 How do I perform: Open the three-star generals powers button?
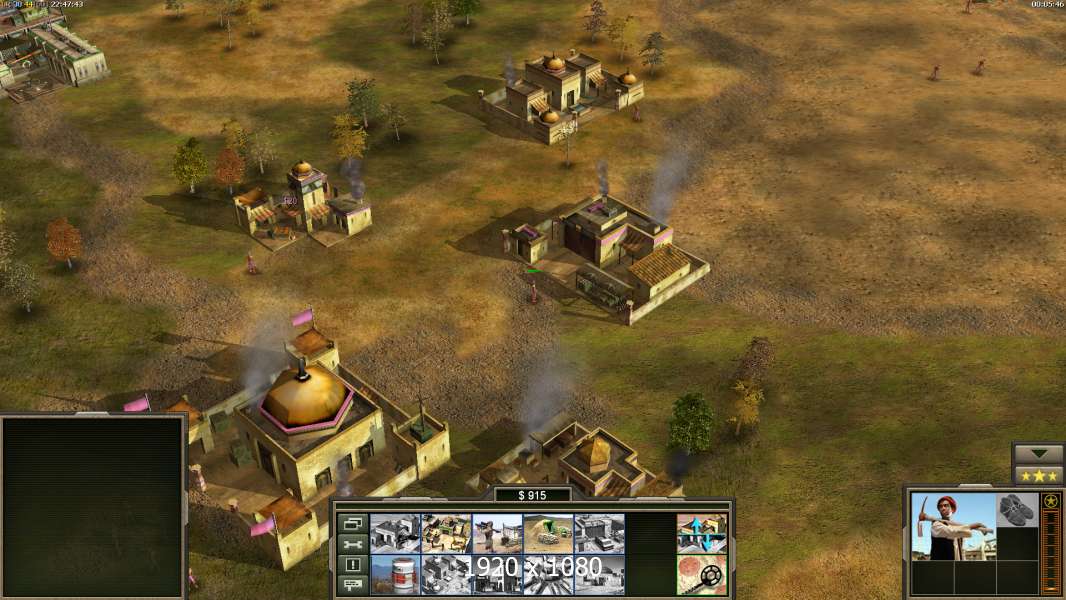(1038, 475)
